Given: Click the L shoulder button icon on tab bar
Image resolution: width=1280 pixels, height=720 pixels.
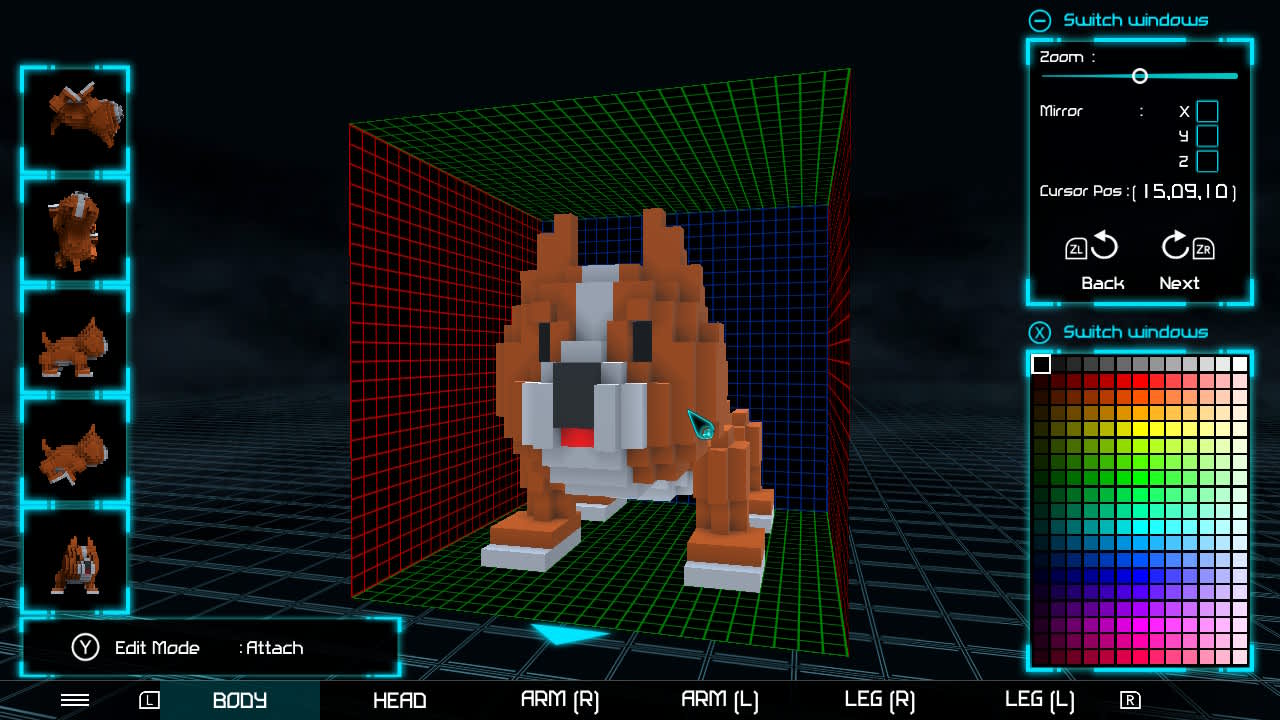Looking at the screenshot, I should (148, 701).
